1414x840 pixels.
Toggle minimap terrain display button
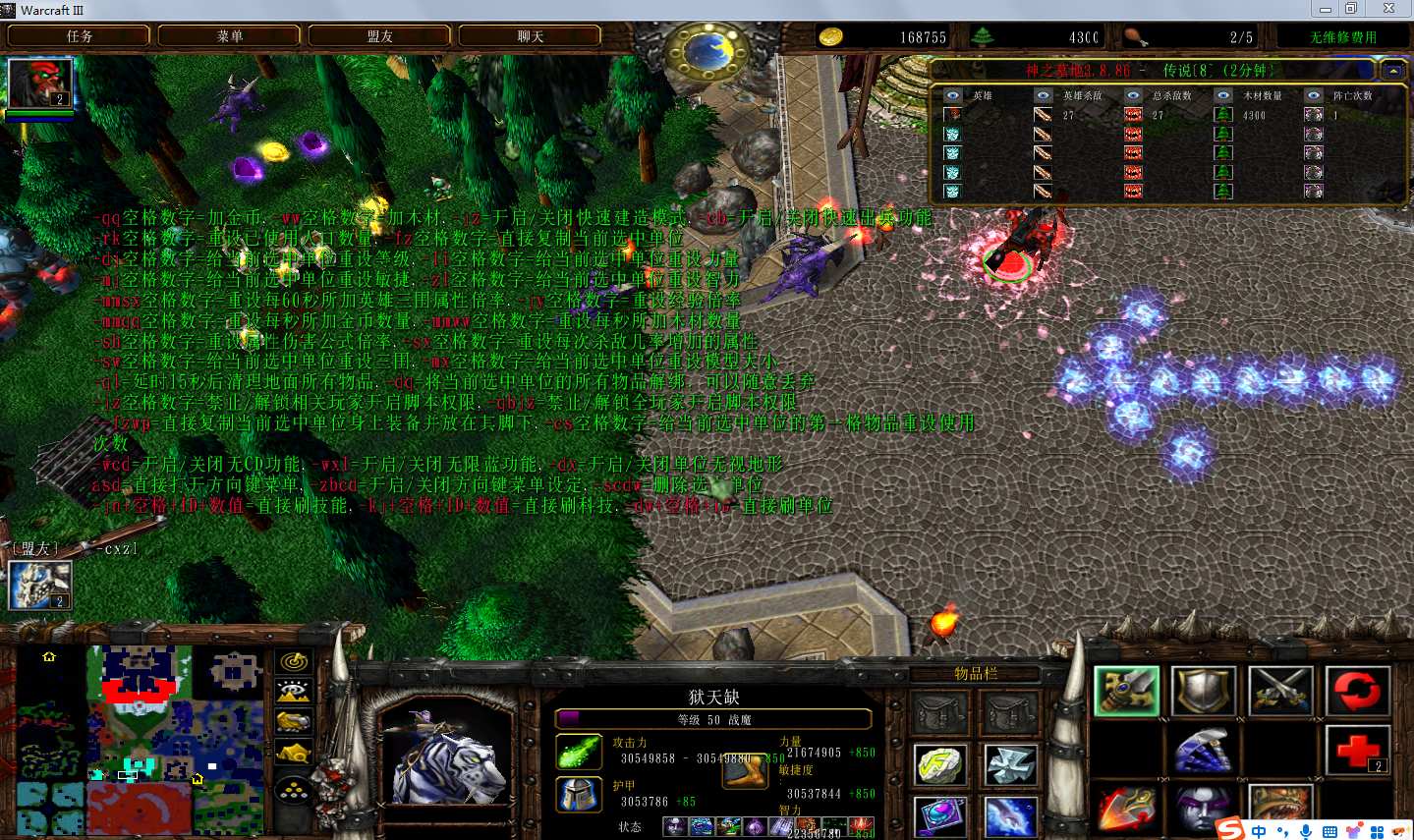[294, 692]
